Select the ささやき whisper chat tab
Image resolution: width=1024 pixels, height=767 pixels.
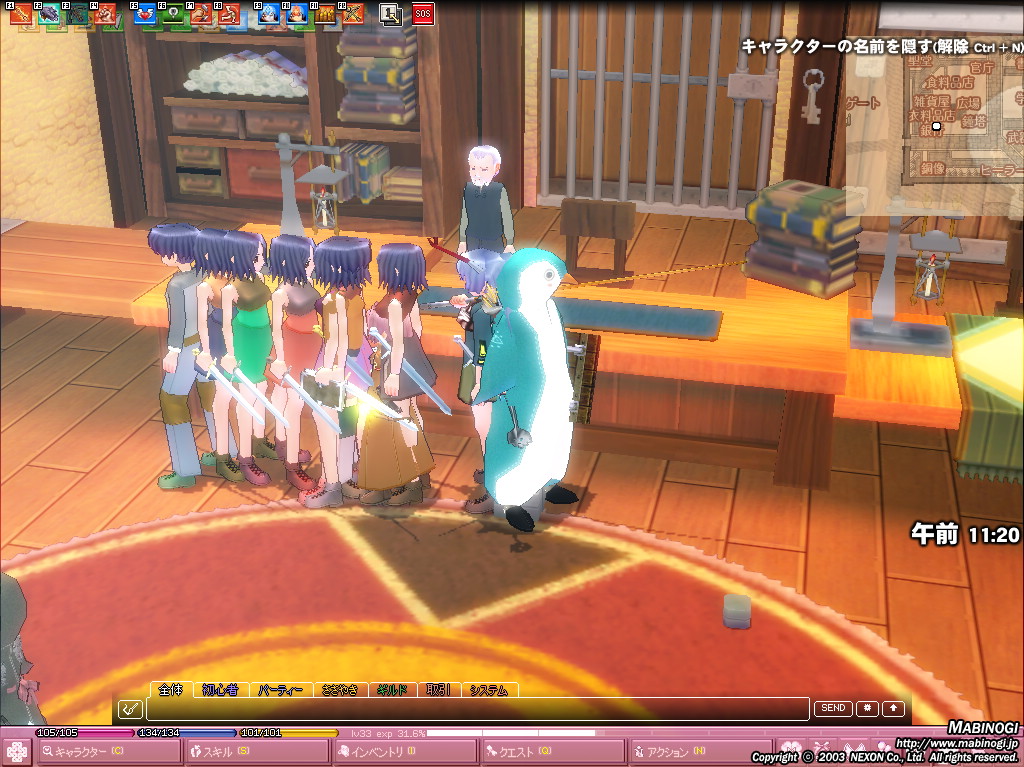pyautogui.click(x=342, y=690)
